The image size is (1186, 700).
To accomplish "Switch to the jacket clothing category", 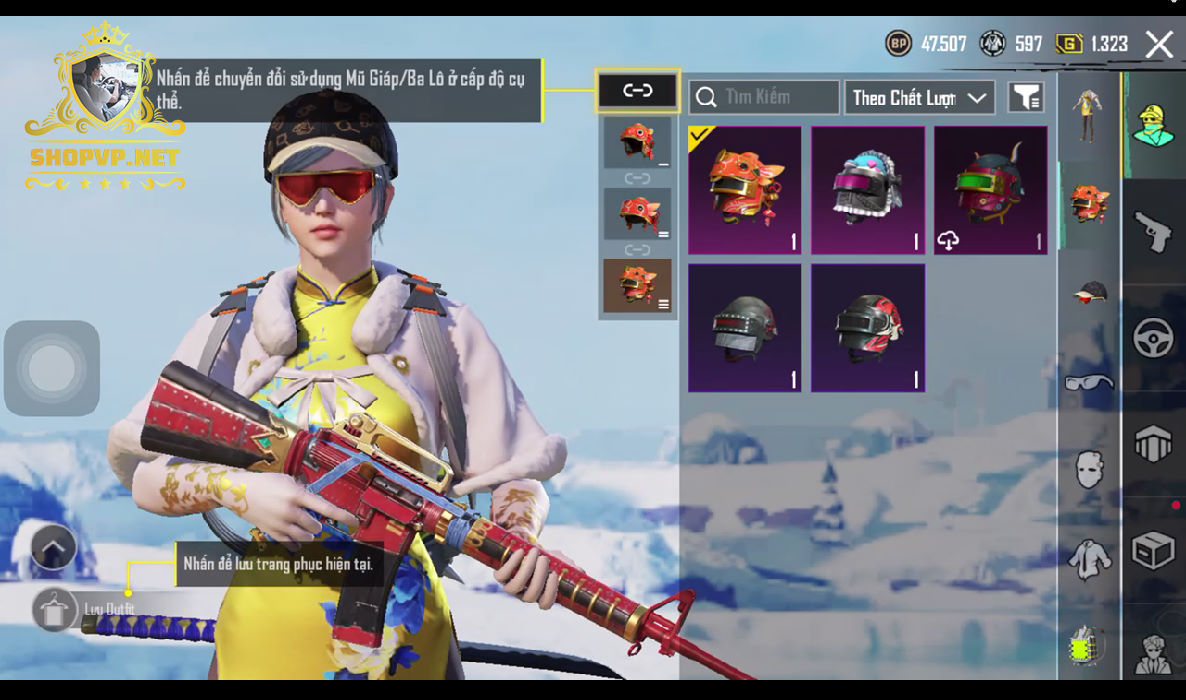I will tap(1089, 558).
